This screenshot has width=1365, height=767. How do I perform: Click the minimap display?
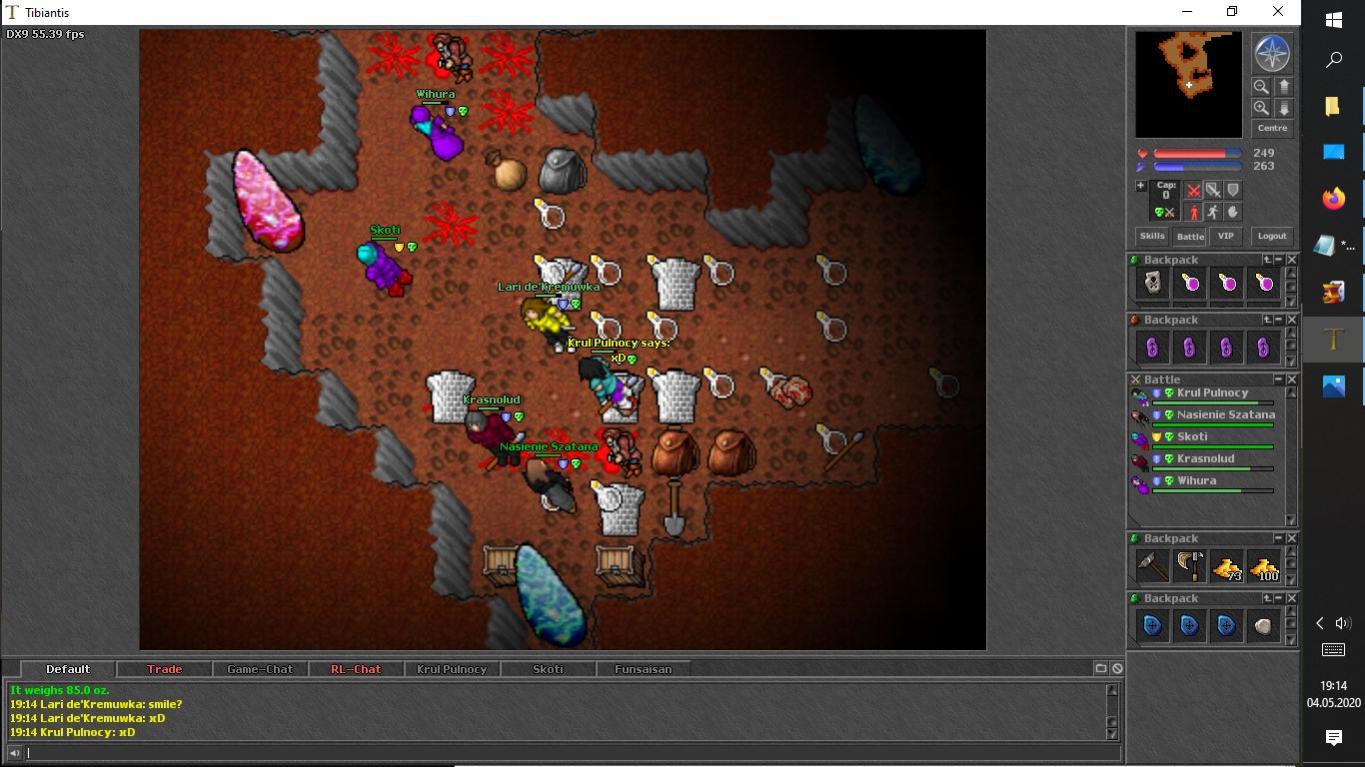[1188, 84]
